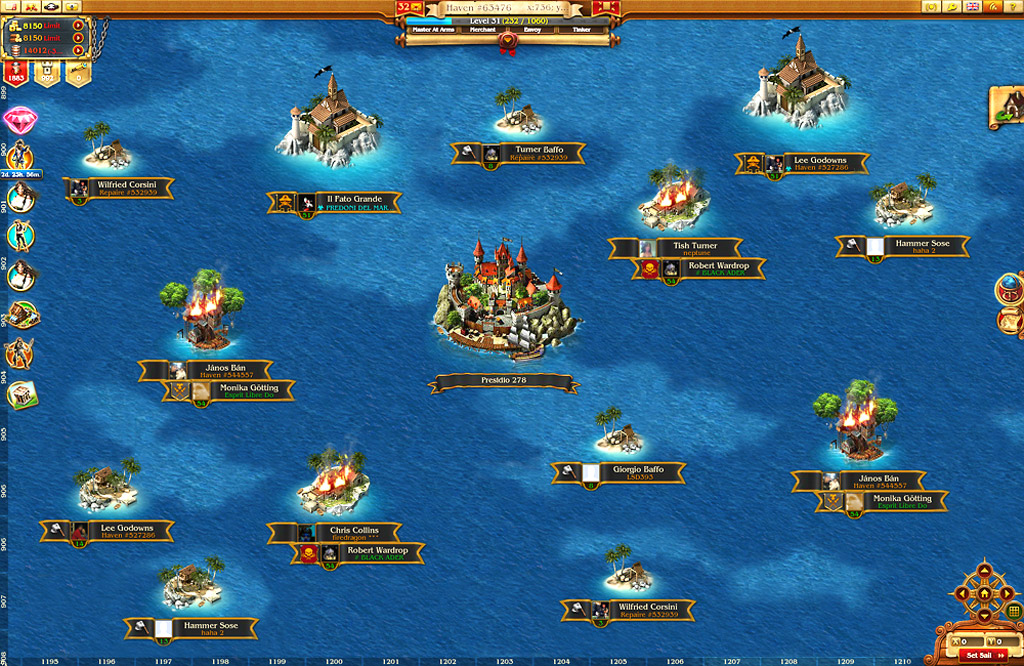Change language with the UK flag button

coord(973,6)
